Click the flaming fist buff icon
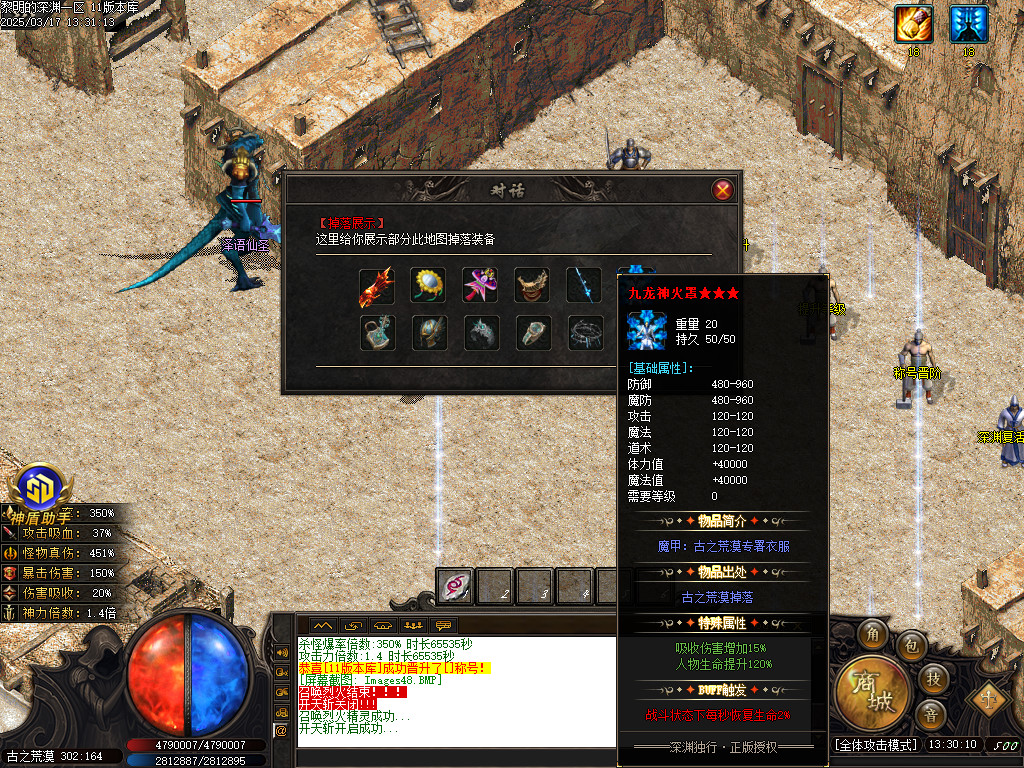This screenshot has width=1024, height=768. pyautogui.click(x=913, y=22)
